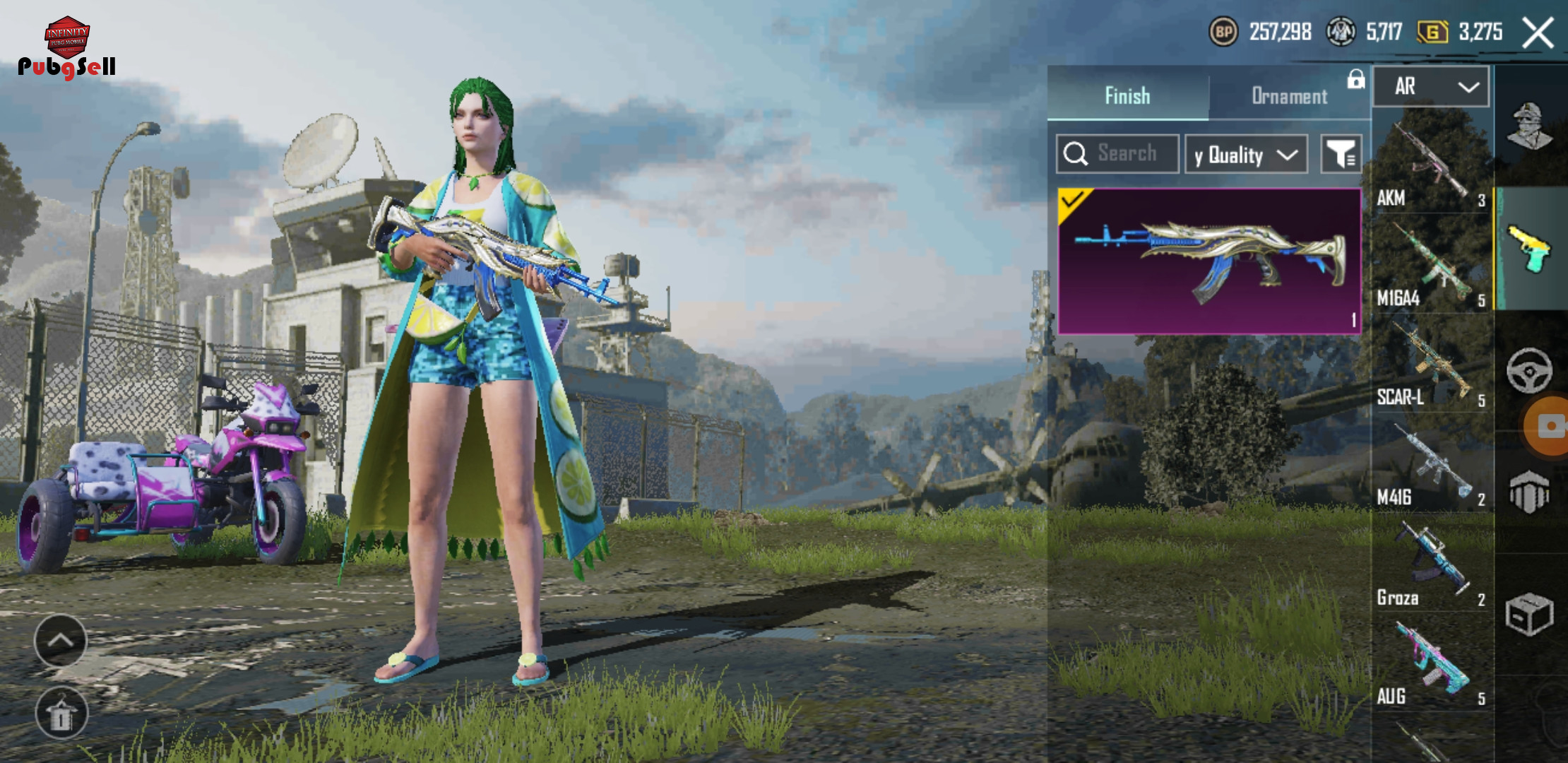This screenshot has height=763, width=1568.
Task: Select the SCAR-L weapon entry
Action: [x=1431, y=366]
